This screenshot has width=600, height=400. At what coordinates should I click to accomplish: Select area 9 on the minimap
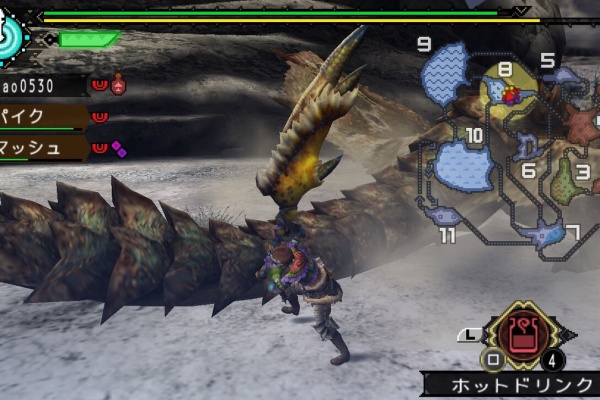(455, 72)
